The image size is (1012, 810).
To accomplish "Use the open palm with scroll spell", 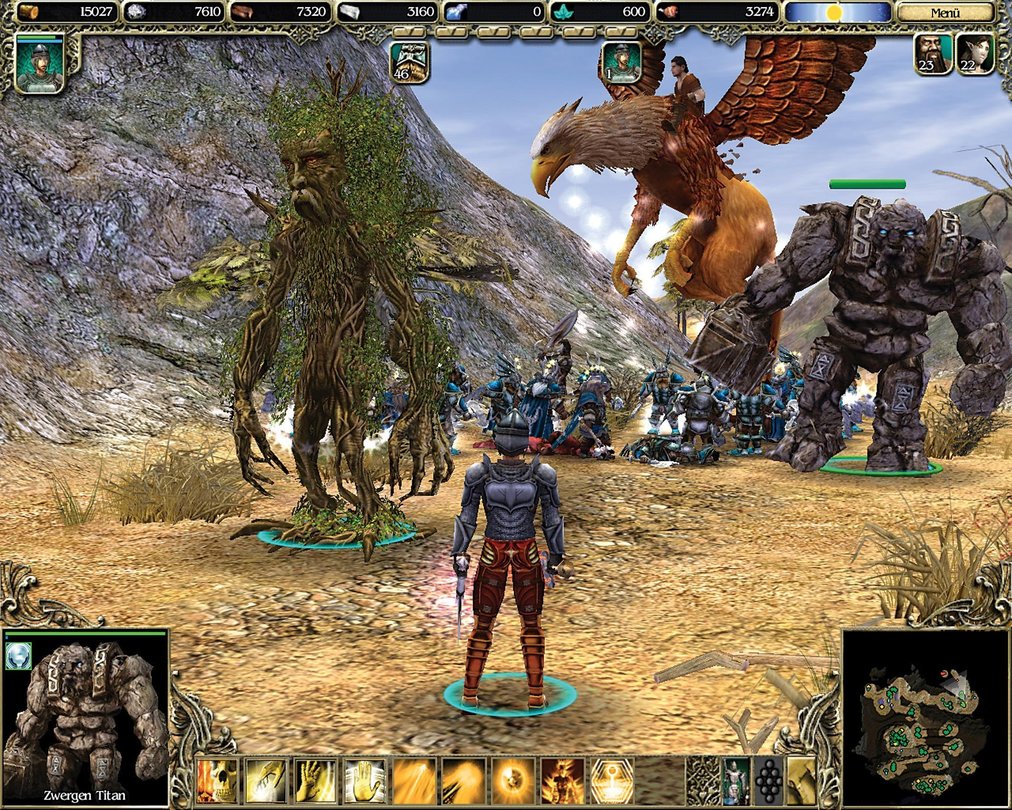I will [364, 781].
